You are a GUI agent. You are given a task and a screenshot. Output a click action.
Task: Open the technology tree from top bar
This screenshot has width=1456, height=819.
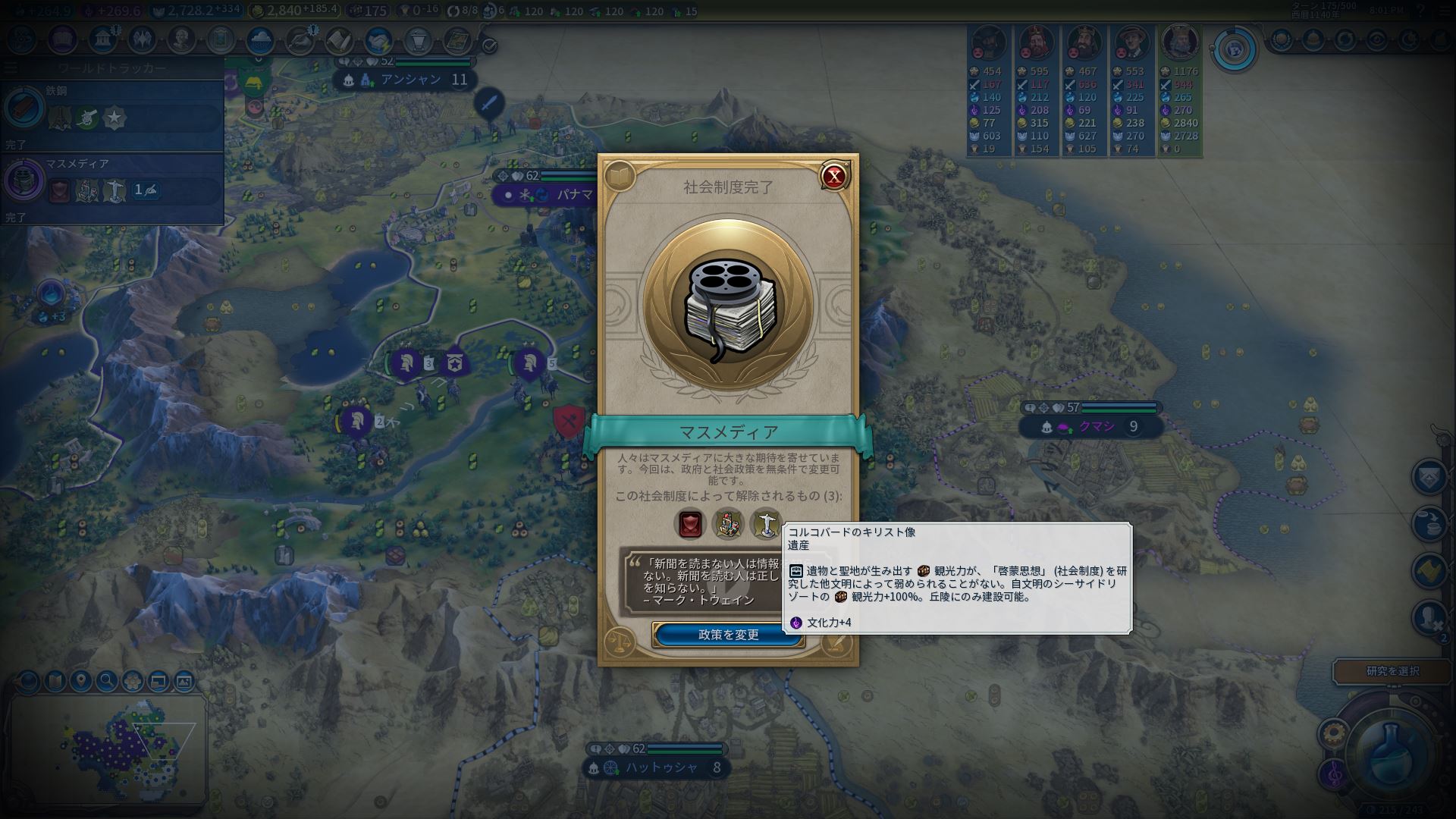tap(22, 39)
